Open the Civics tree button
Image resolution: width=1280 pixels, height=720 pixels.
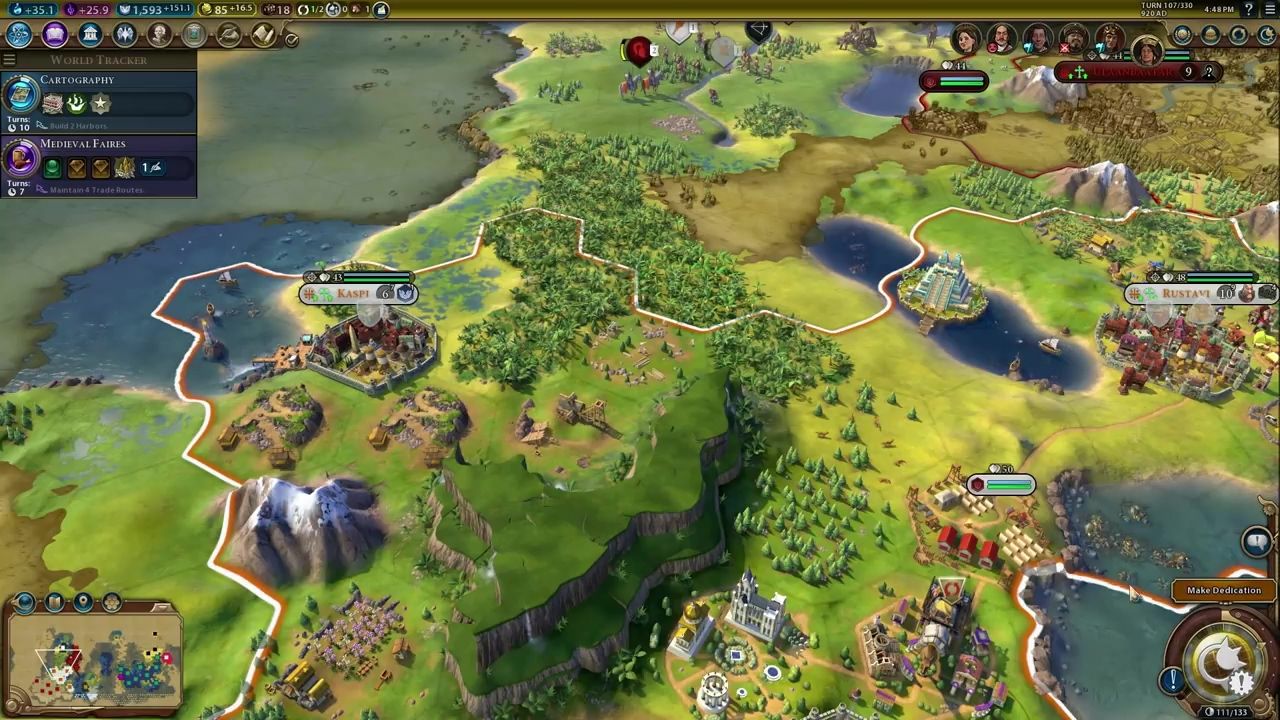pyautogui.click(x=54, y=35)
